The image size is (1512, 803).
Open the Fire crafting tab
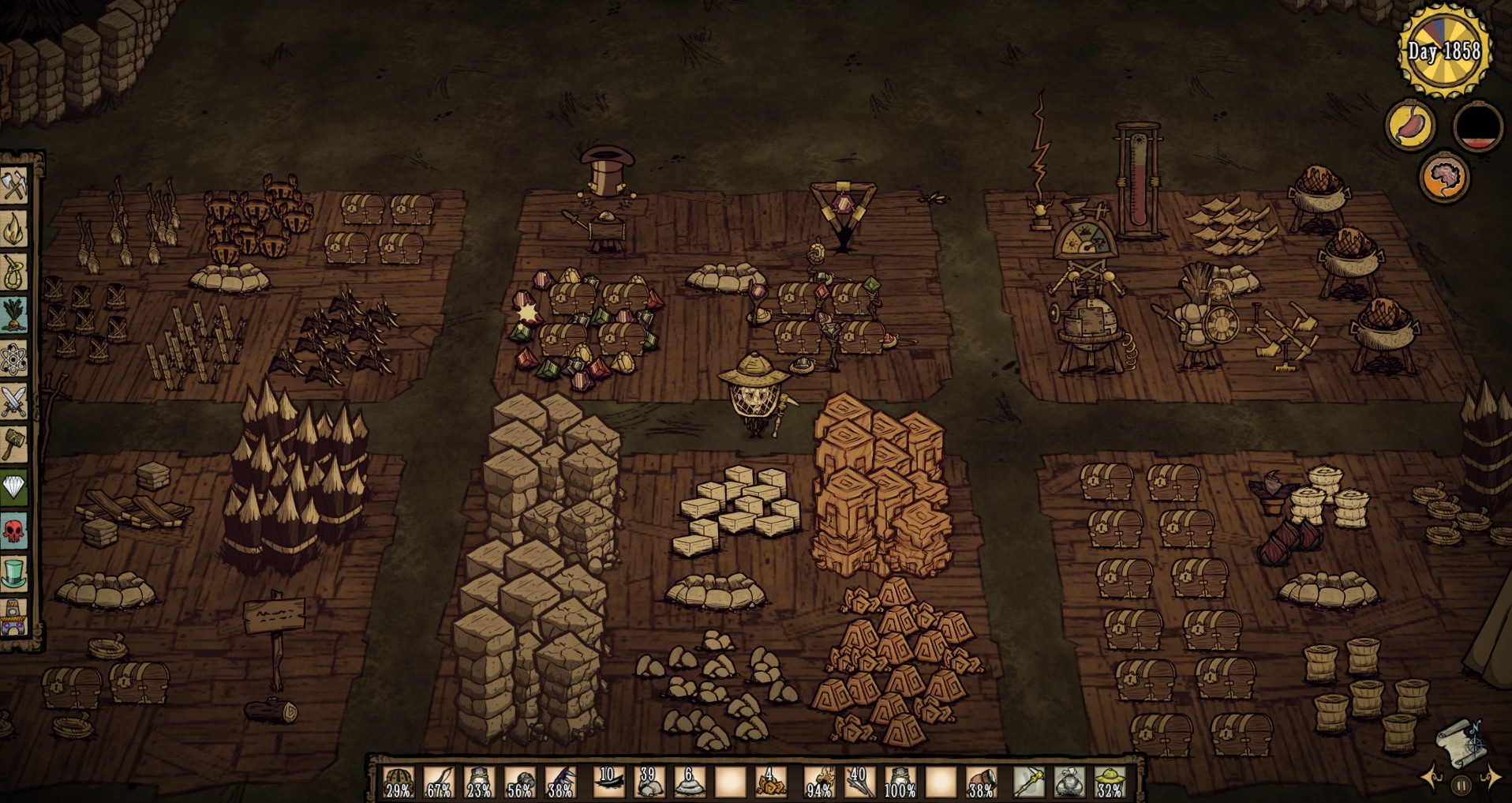point(14,230)
